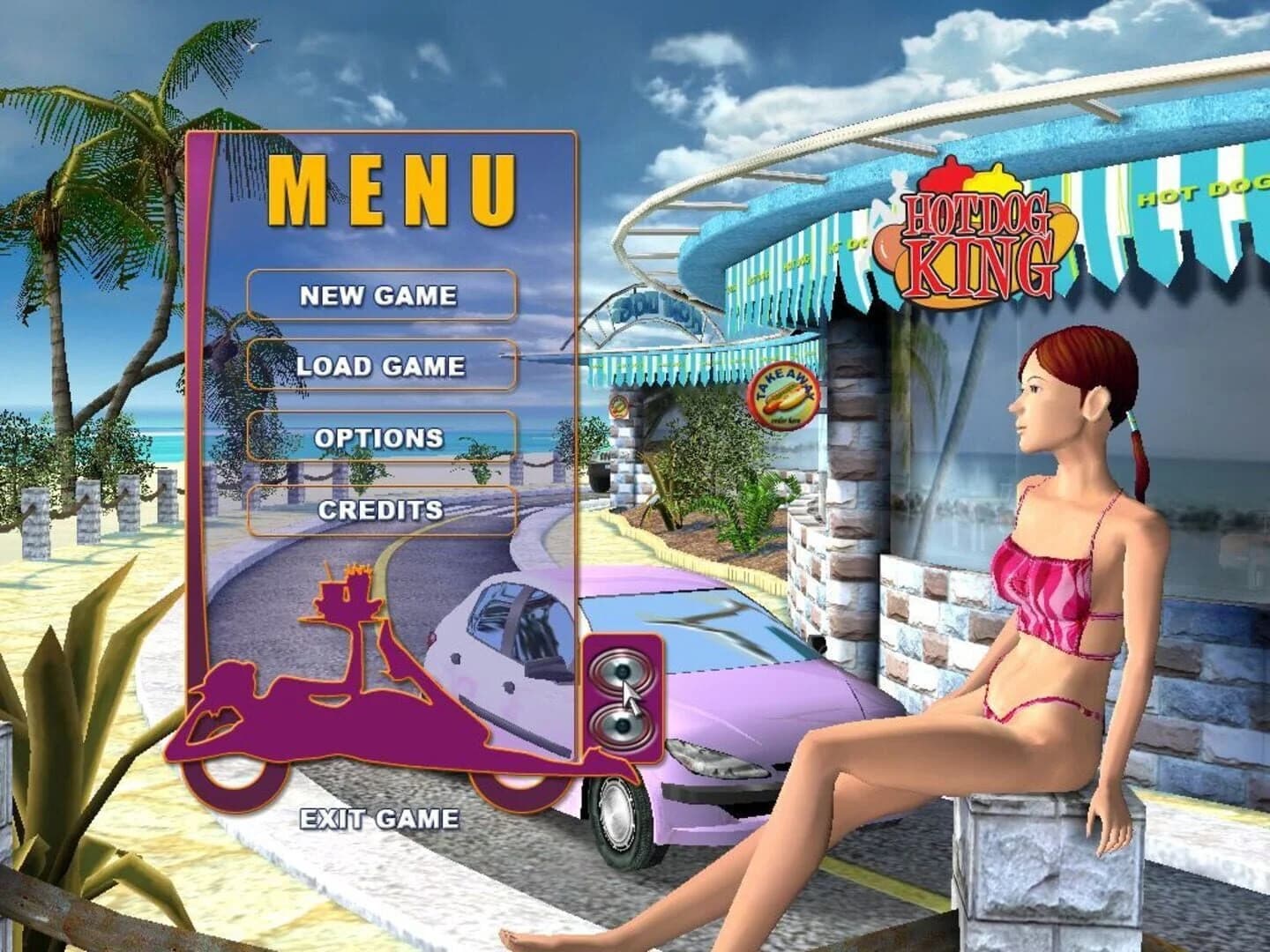
Task: Click the speaker knob beneath the cursor
Action: click(x=620, y=727)
